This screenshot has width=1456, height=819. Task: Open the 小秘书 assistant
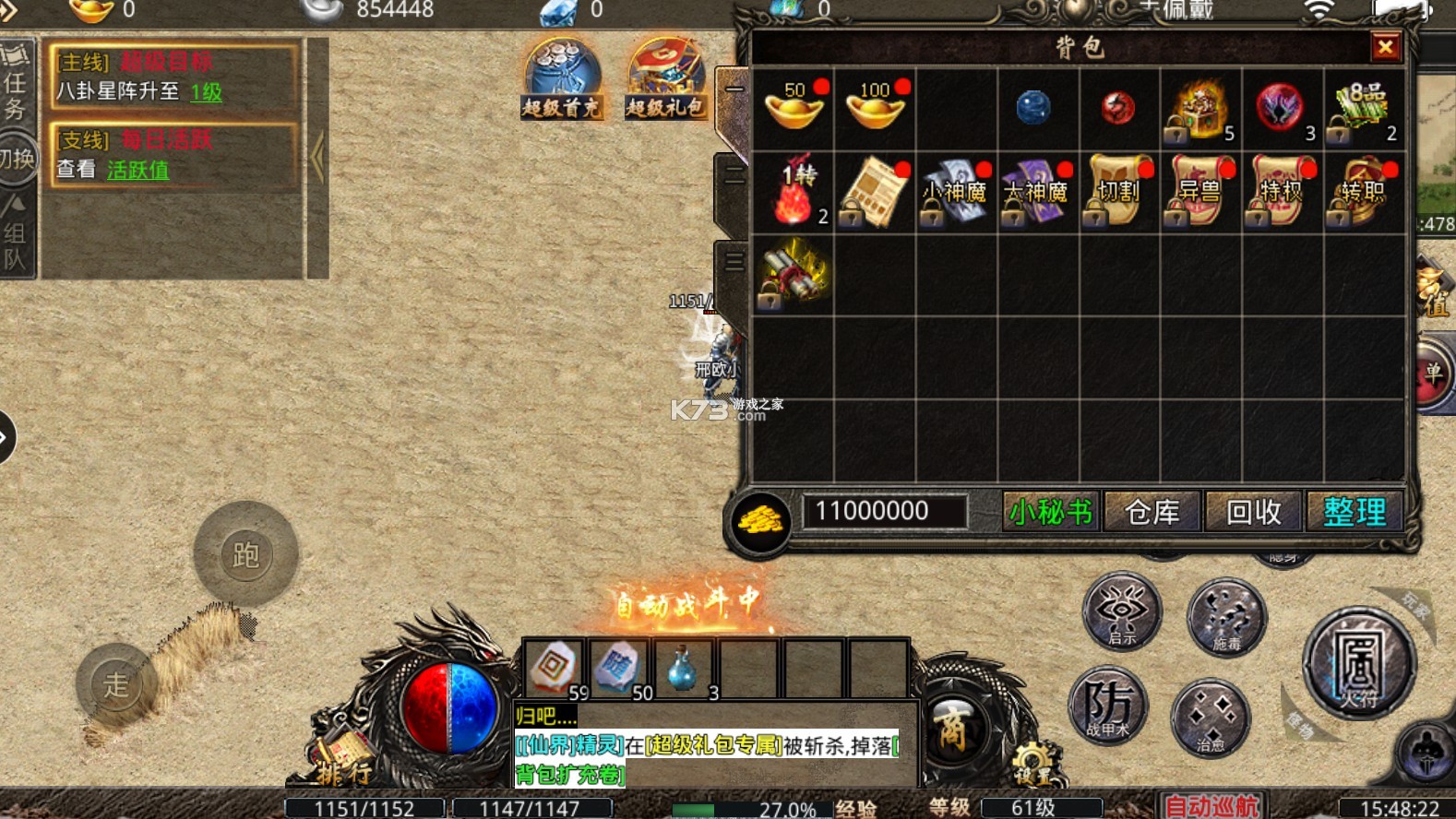pyautogui.click(x=1051, y=512)
